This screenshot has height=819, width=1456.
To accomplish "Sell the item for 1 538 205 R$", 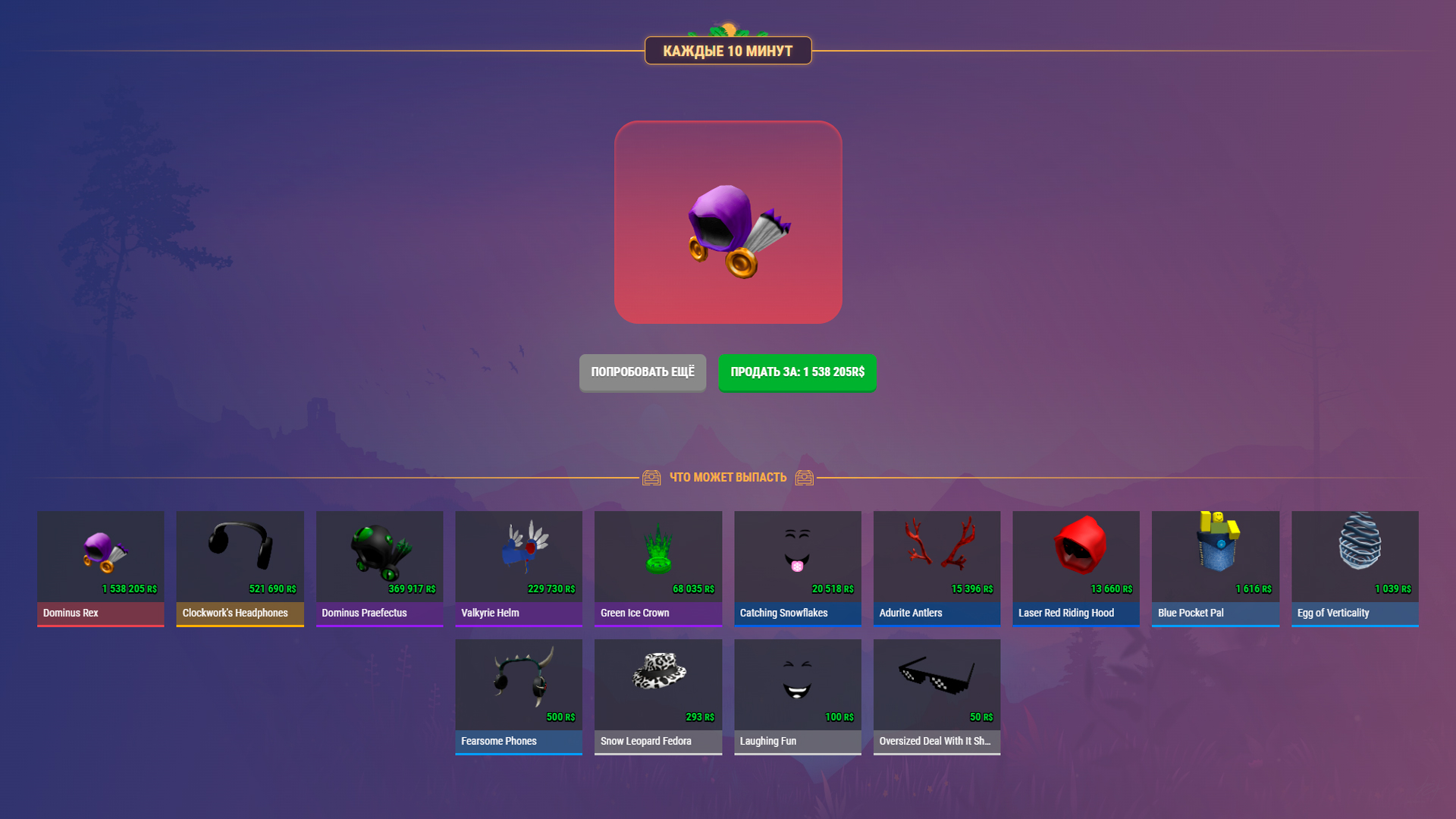I will point(796,372).
